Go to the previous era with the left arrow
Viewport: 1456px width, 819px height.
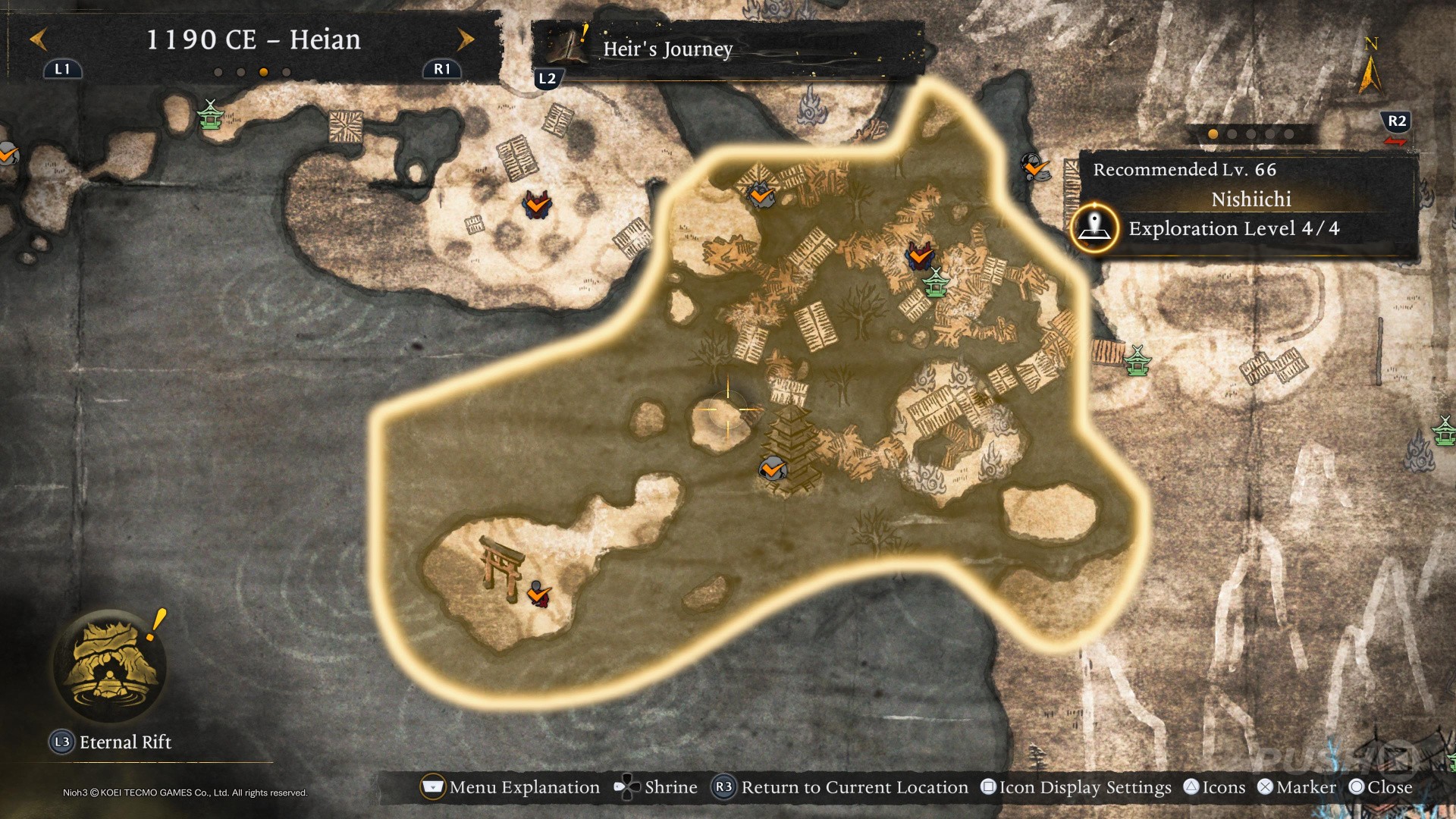click(39, 39)
